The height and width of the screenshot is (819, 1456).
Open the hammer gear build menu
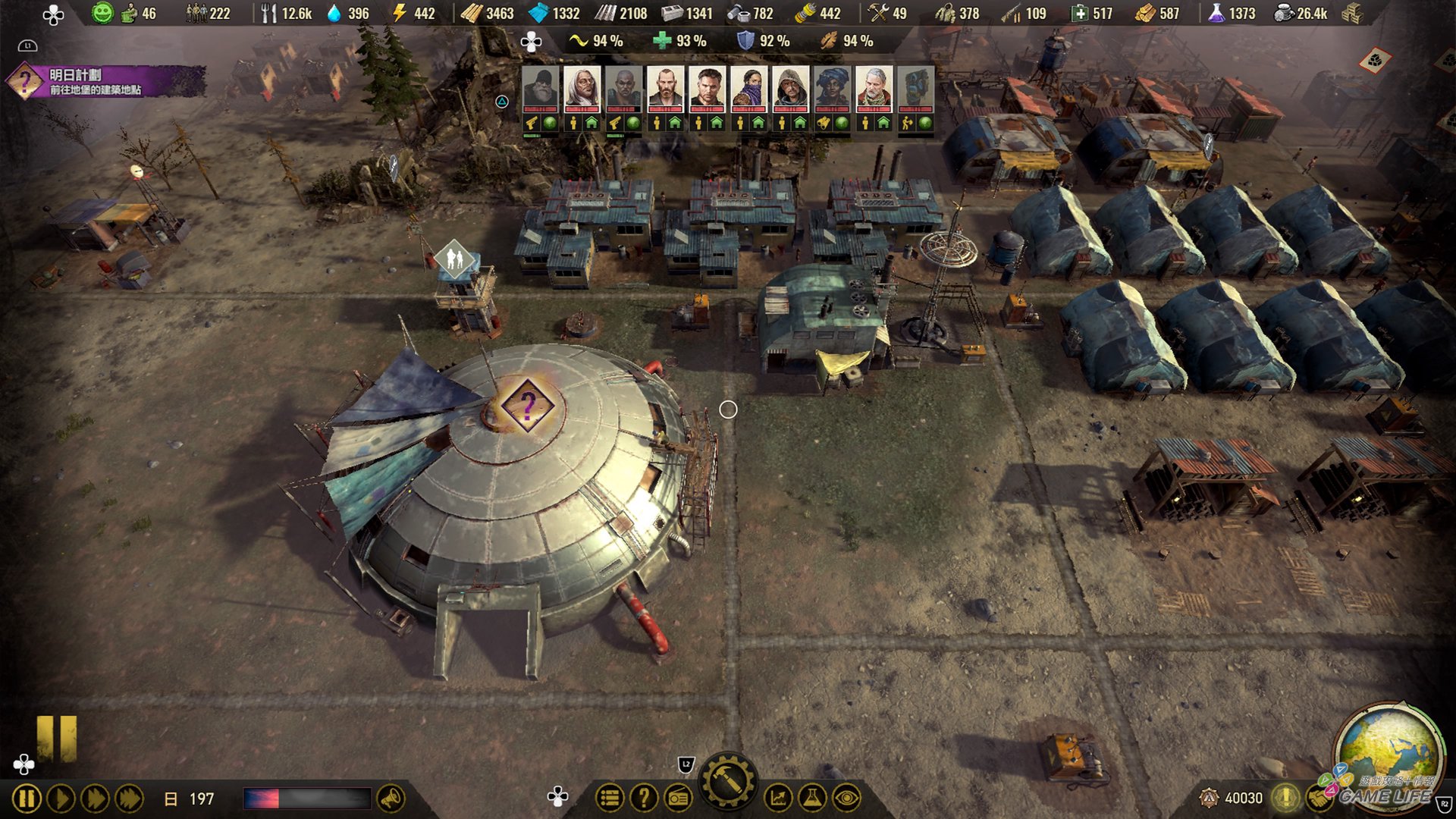[728, 781]
